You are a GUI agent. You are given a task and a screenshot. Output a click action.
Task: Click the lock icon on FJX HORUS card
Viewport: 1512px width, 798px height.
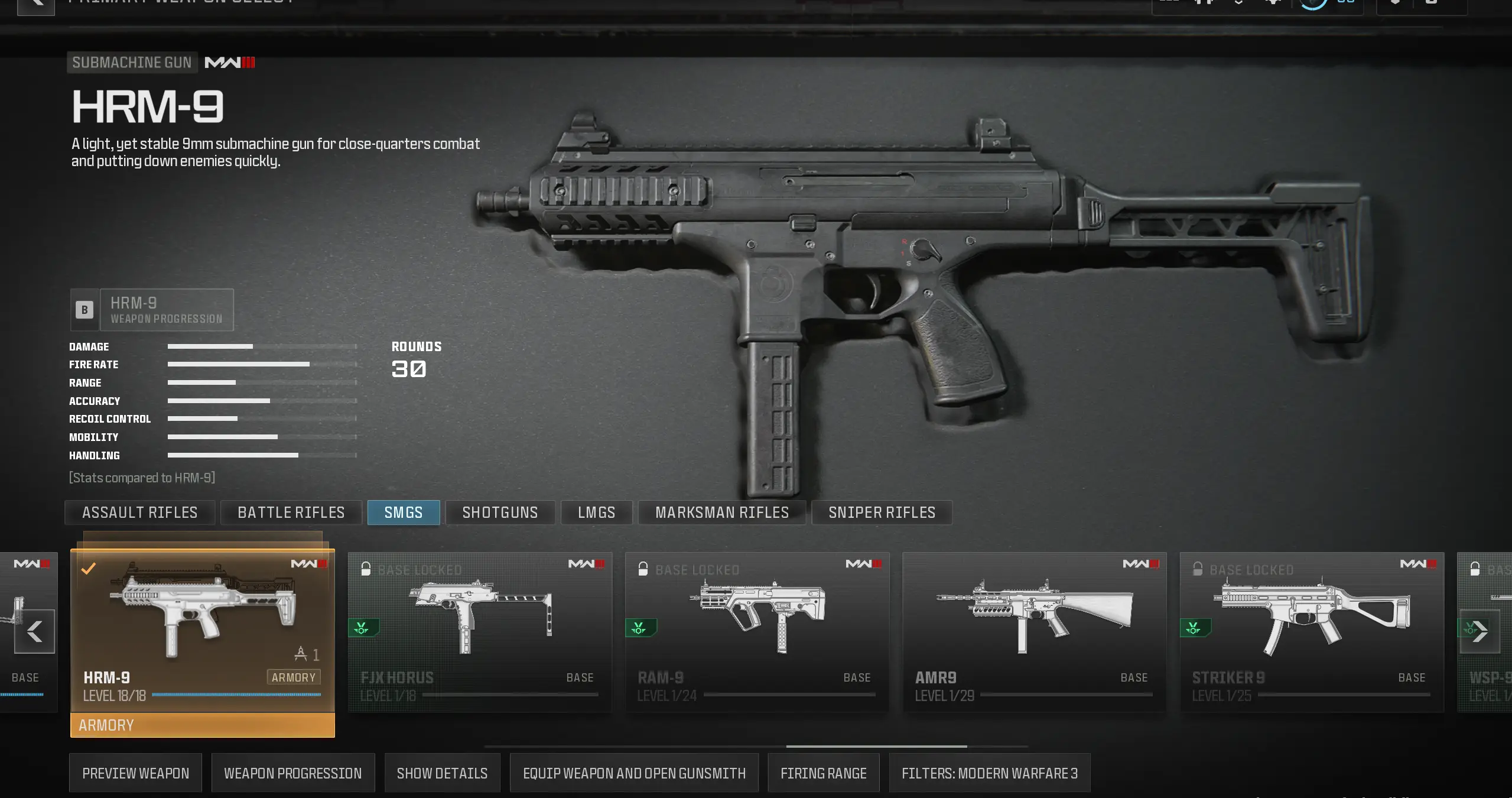pos(366,569)
